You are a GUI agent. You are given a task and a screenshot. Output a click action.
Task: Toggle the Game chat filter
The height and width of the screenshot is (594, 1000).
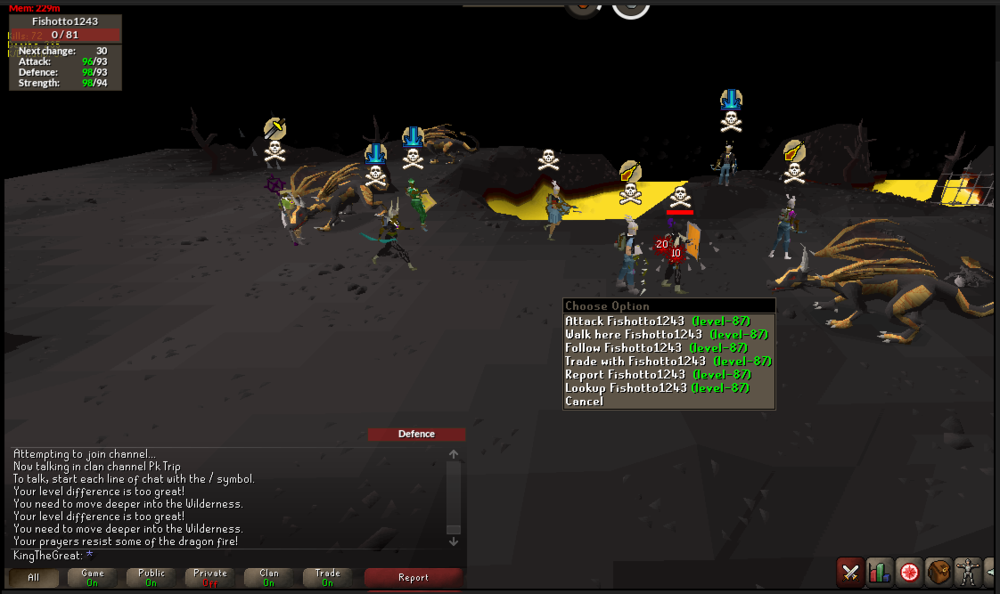coord(92,577)
